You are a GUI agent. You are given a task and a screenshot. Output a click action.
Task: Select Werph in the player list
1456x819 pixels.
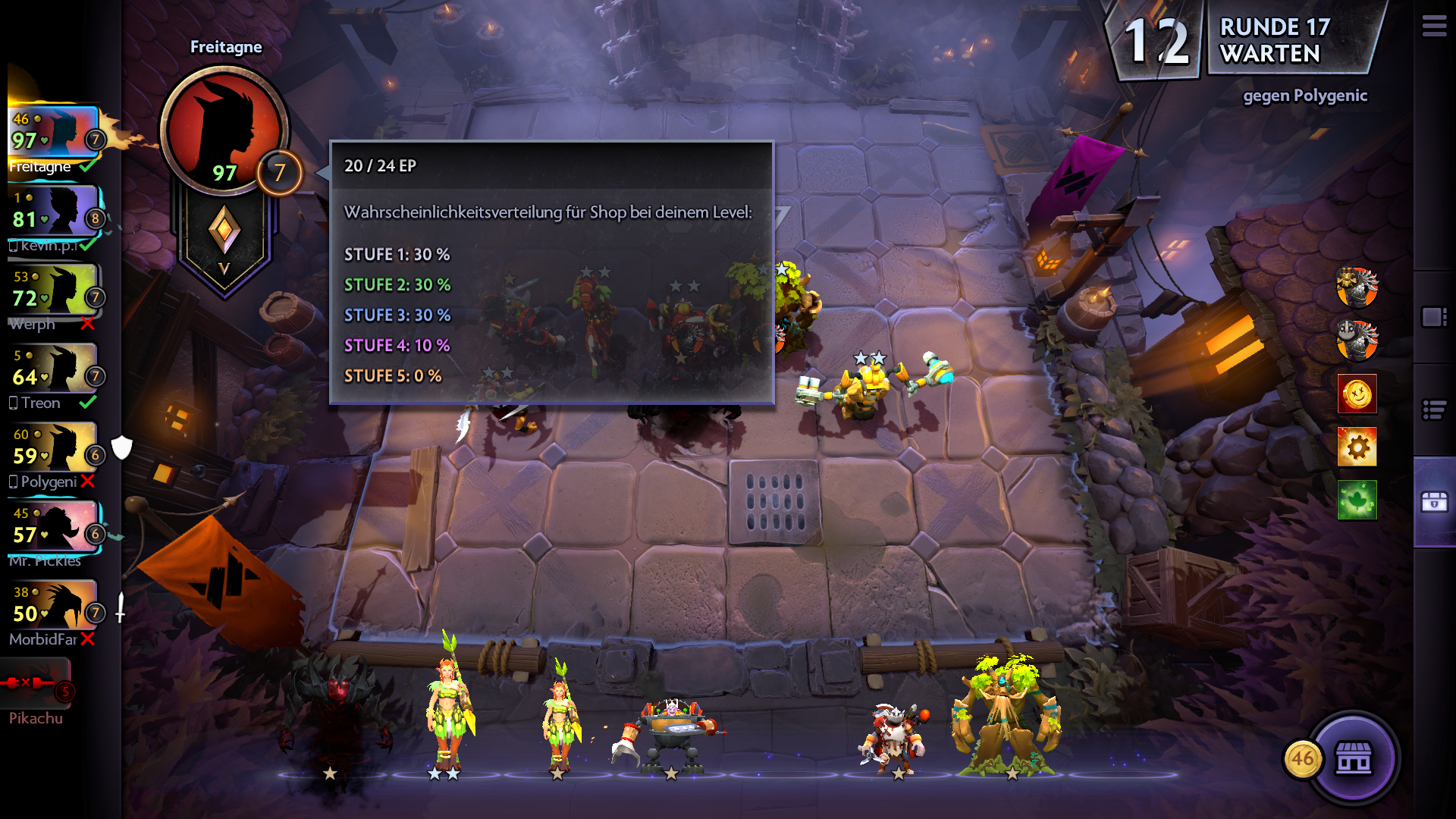click(55, 297)
